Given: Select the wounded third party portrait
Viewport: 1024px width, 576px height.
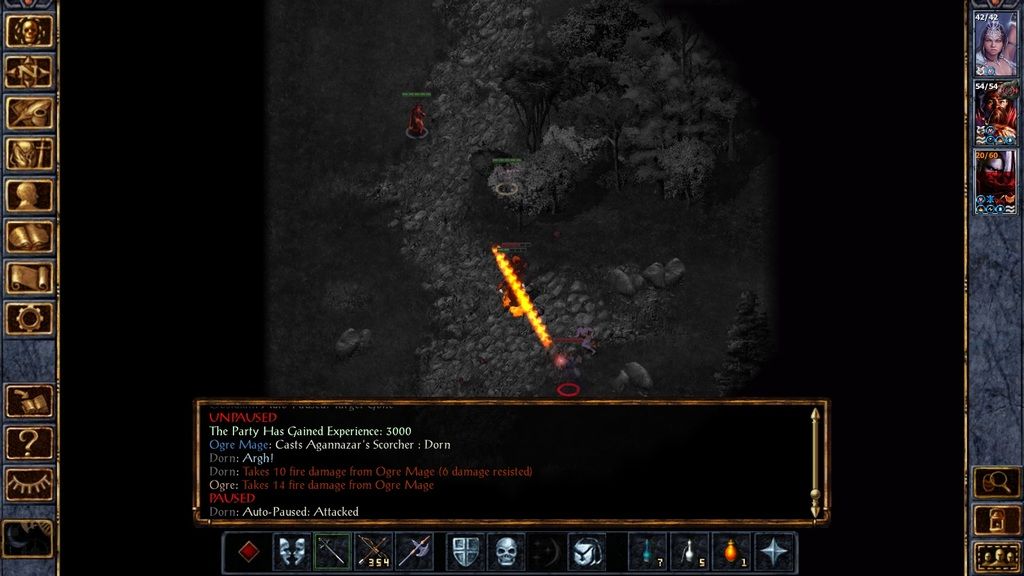Looking at the screenshot, I should point(995,181).
